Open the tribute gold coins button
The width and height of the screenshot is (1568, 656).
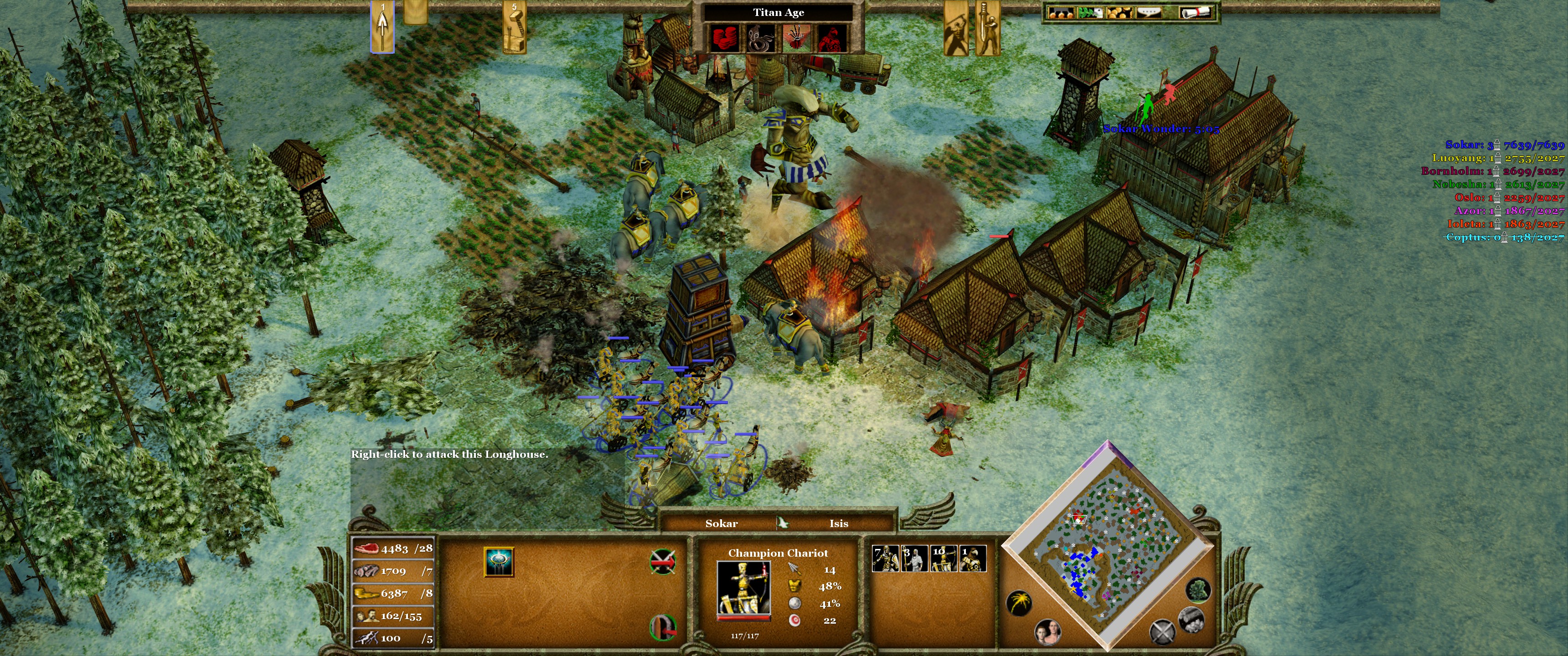tap(1119, 12)
